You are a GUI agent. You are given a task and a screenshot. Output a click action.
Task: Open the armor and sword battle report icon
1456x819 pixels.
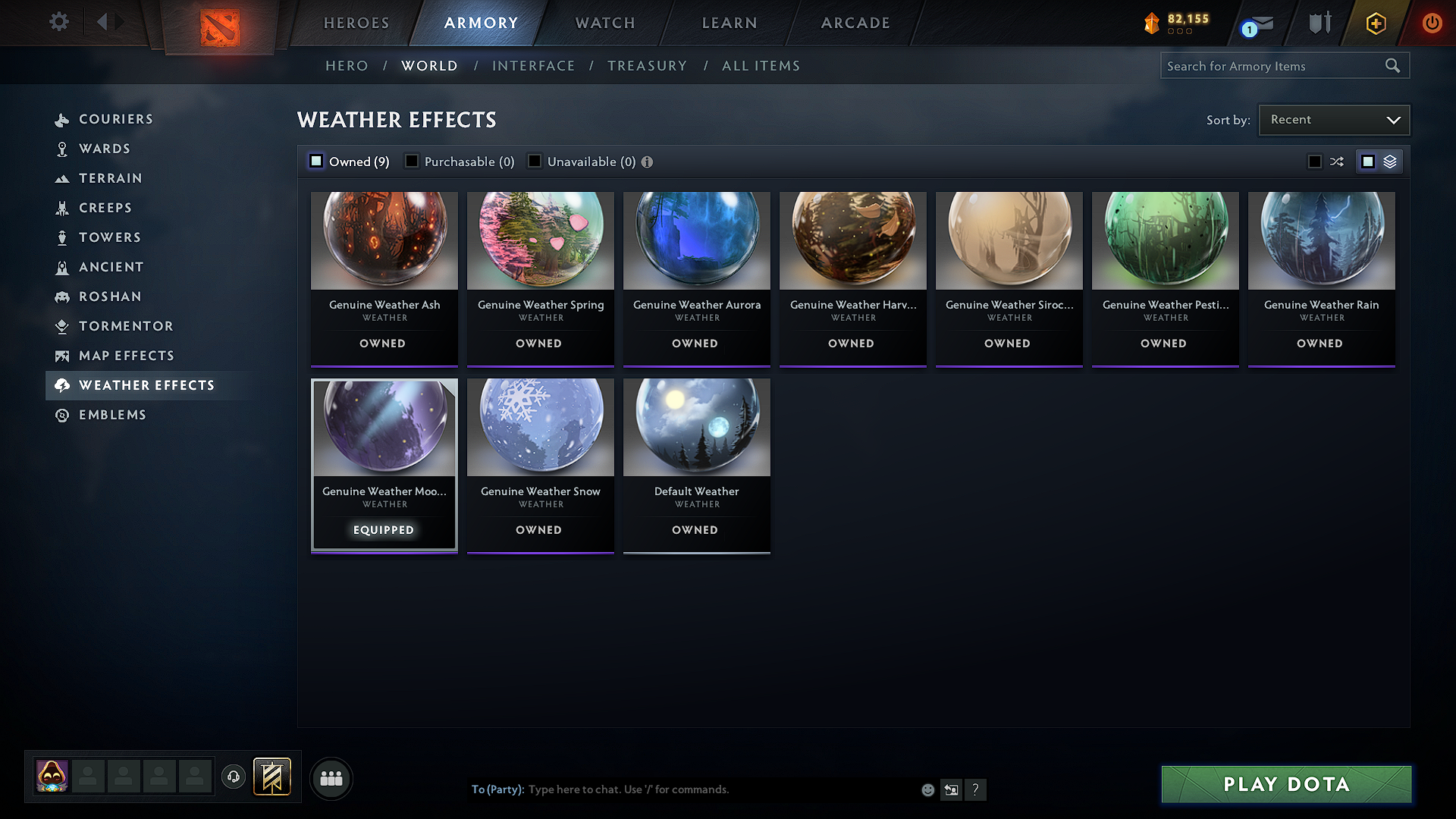point(1319,23)
